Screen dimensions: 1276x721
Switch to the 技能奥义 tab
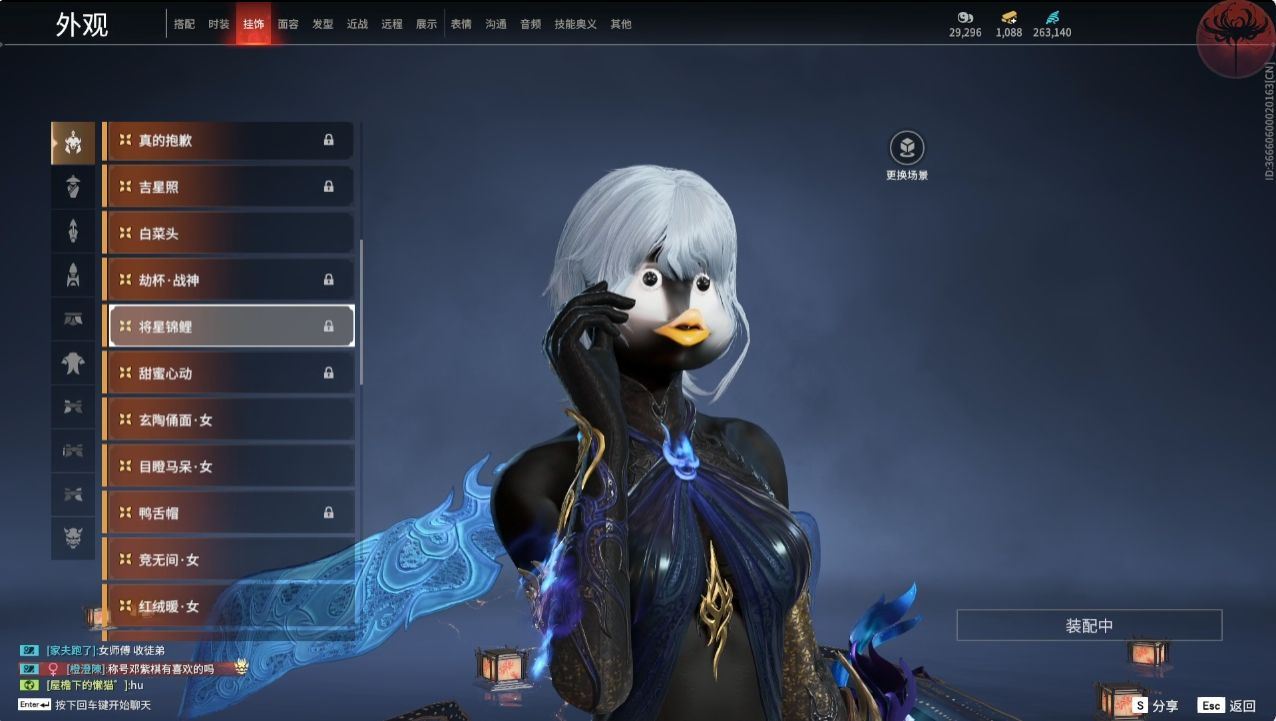(x=575, y=24)
